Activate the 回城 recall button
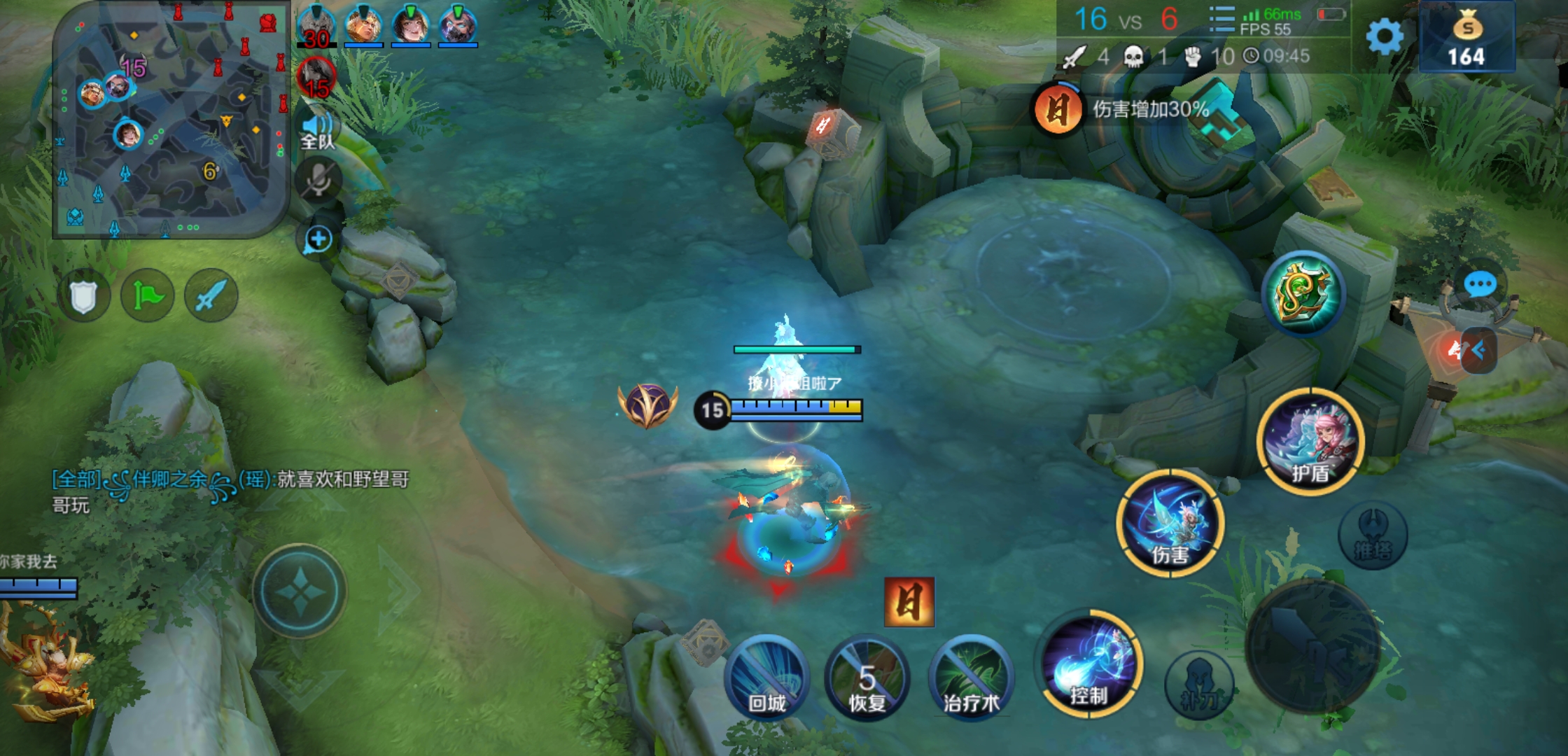The height and width of the screenshot is (756, 1568). click(x=767, y=678)
